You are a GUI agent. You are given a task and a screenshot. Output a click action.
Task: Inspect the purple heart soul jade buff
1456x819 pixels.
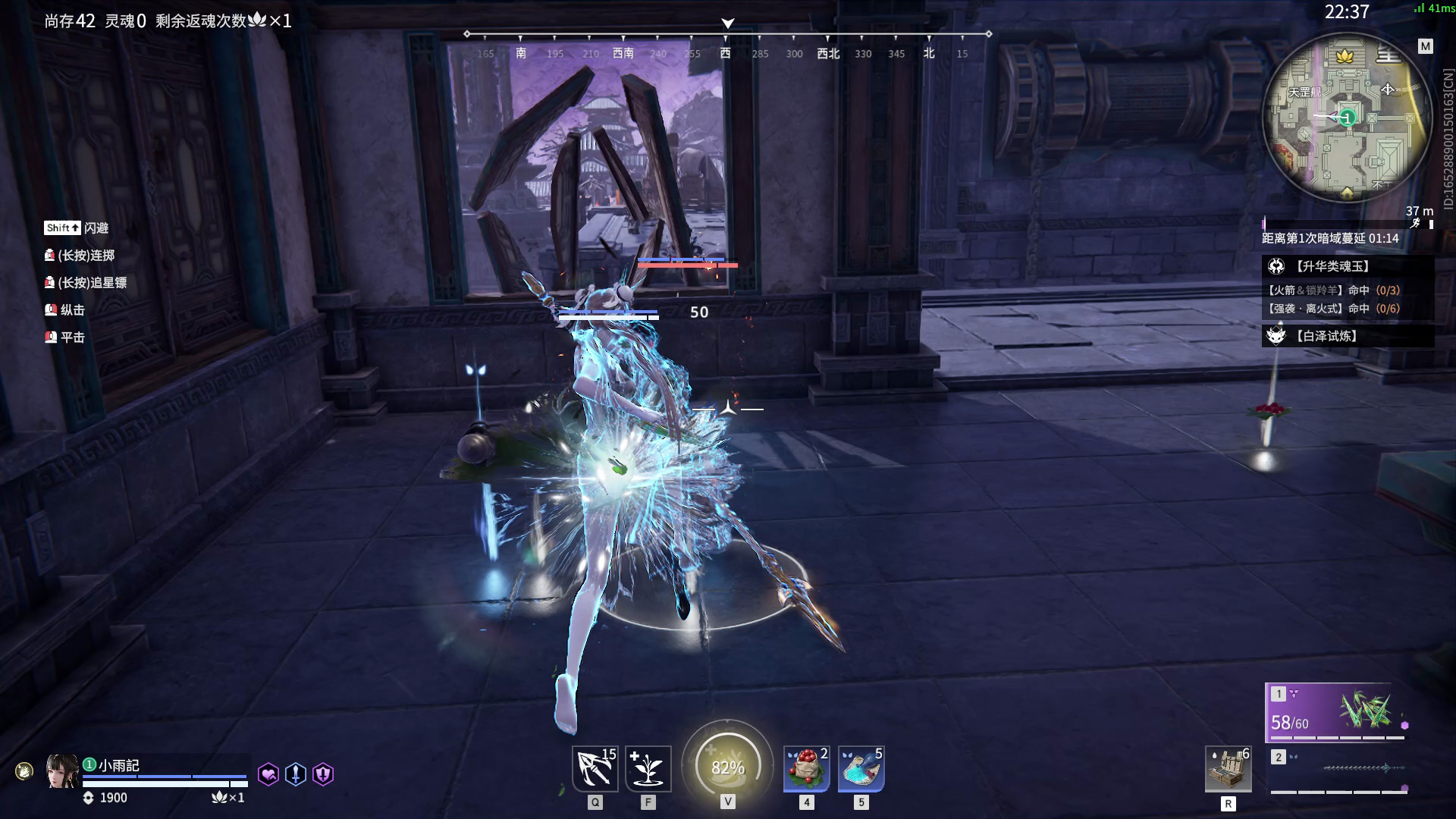click(x=268, y=774)
